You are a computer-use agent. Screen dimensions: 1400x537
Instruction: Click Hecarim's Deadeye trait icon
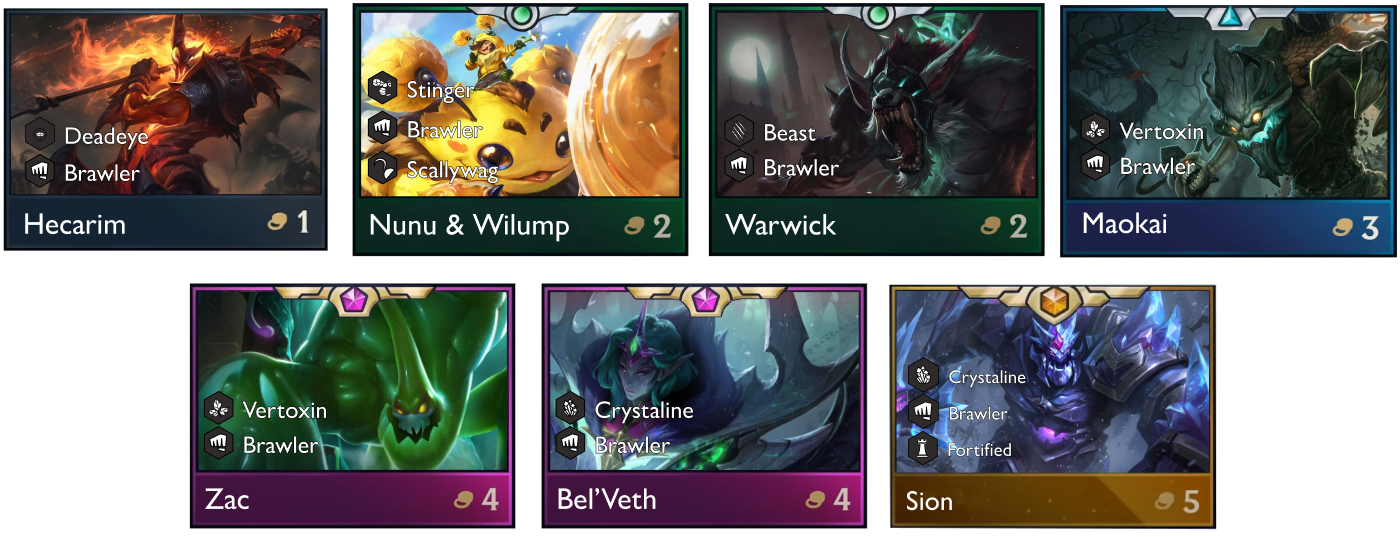(x=41, y=135)
